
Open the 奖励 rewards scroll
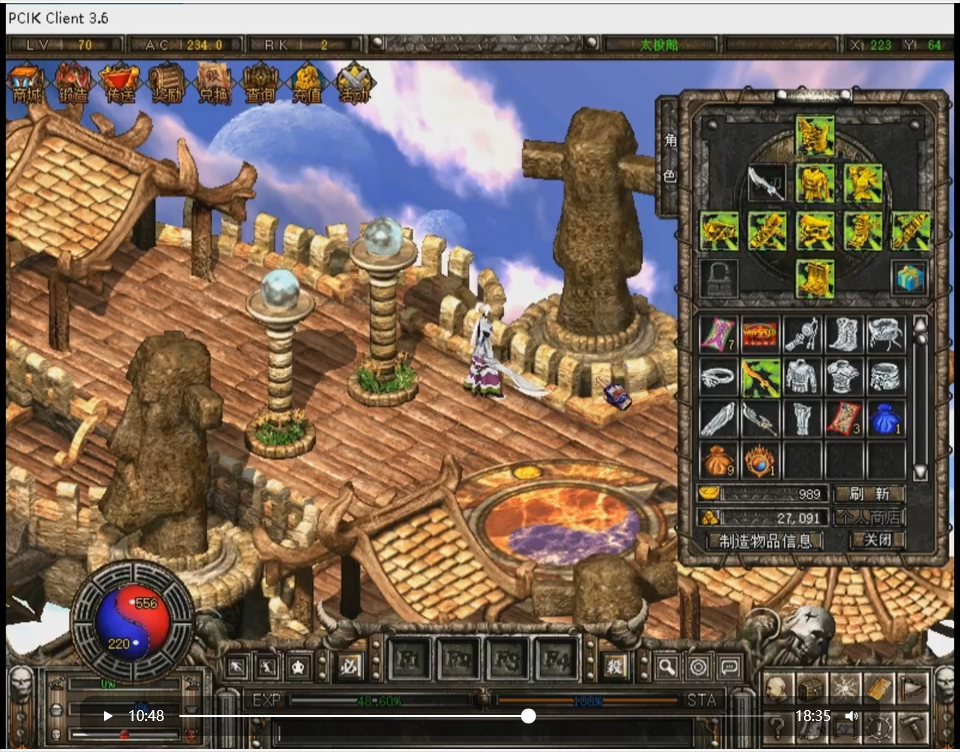[167, 82]
